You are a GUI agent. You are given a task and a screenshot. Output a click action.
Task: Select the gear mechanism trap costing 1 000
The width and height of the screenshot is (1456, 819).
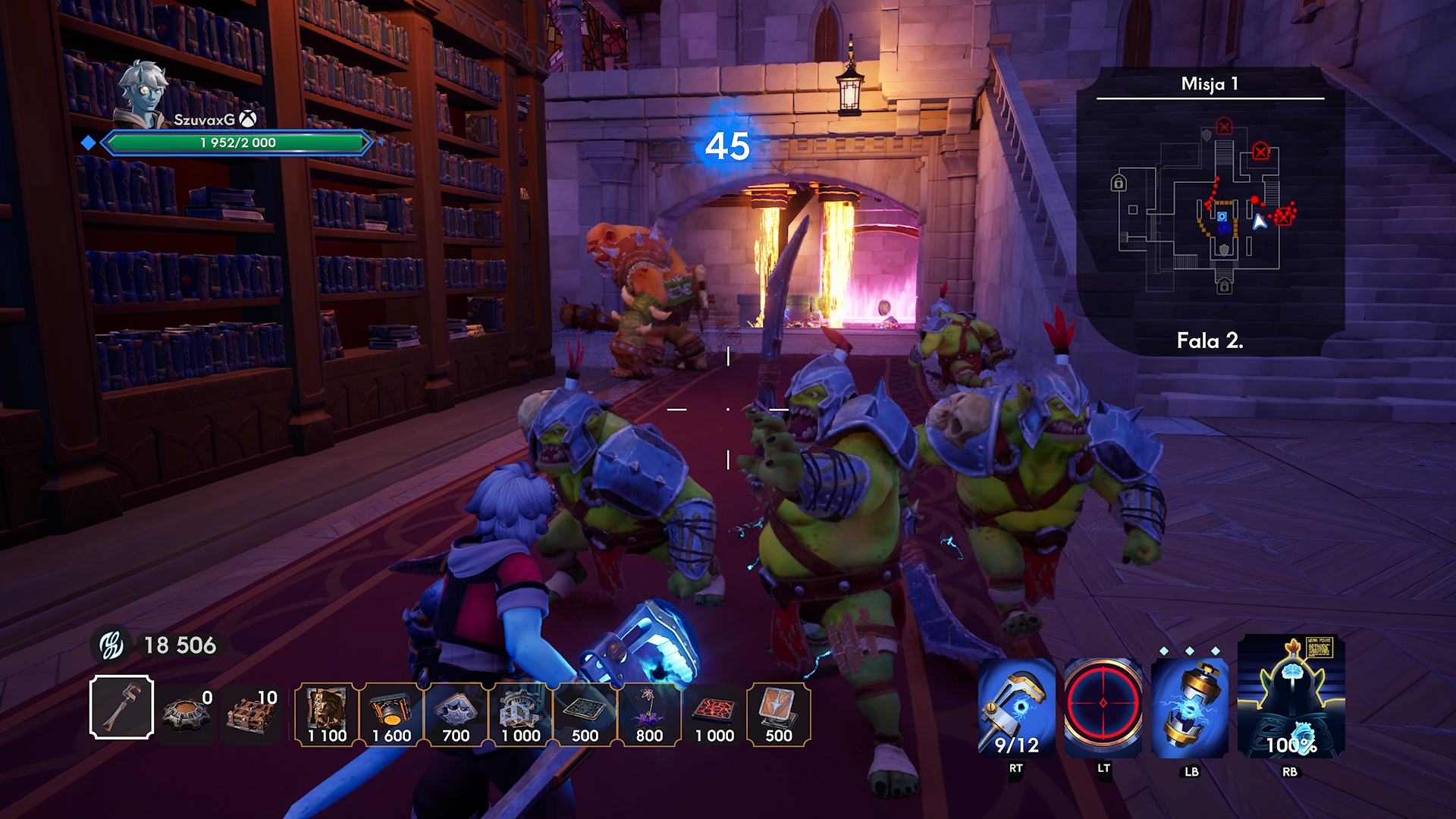pyautogui.click(x=520, y=714)
